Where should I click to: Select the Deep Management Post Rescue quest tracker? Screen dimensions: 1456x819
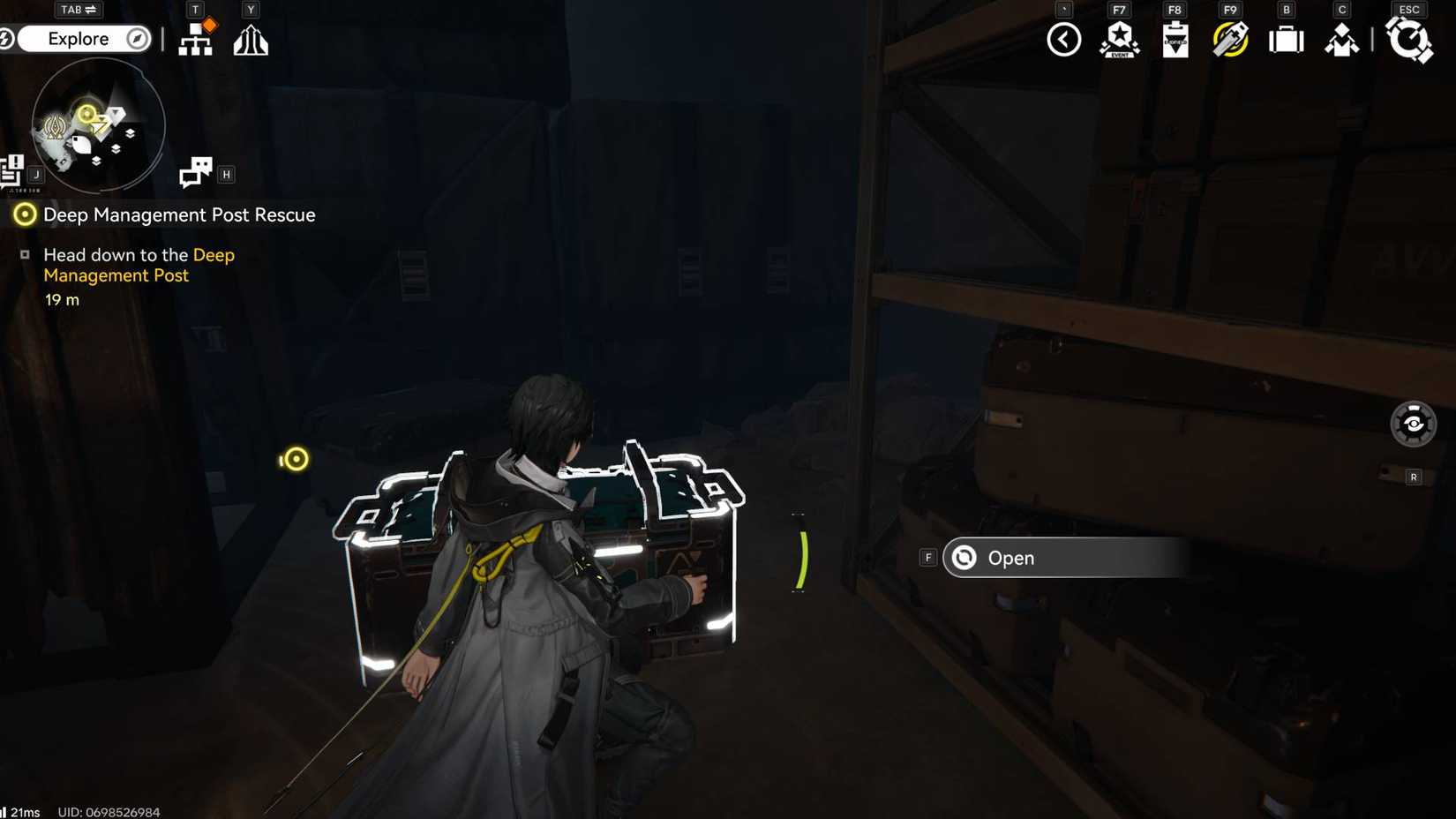(x=178, y=214)
